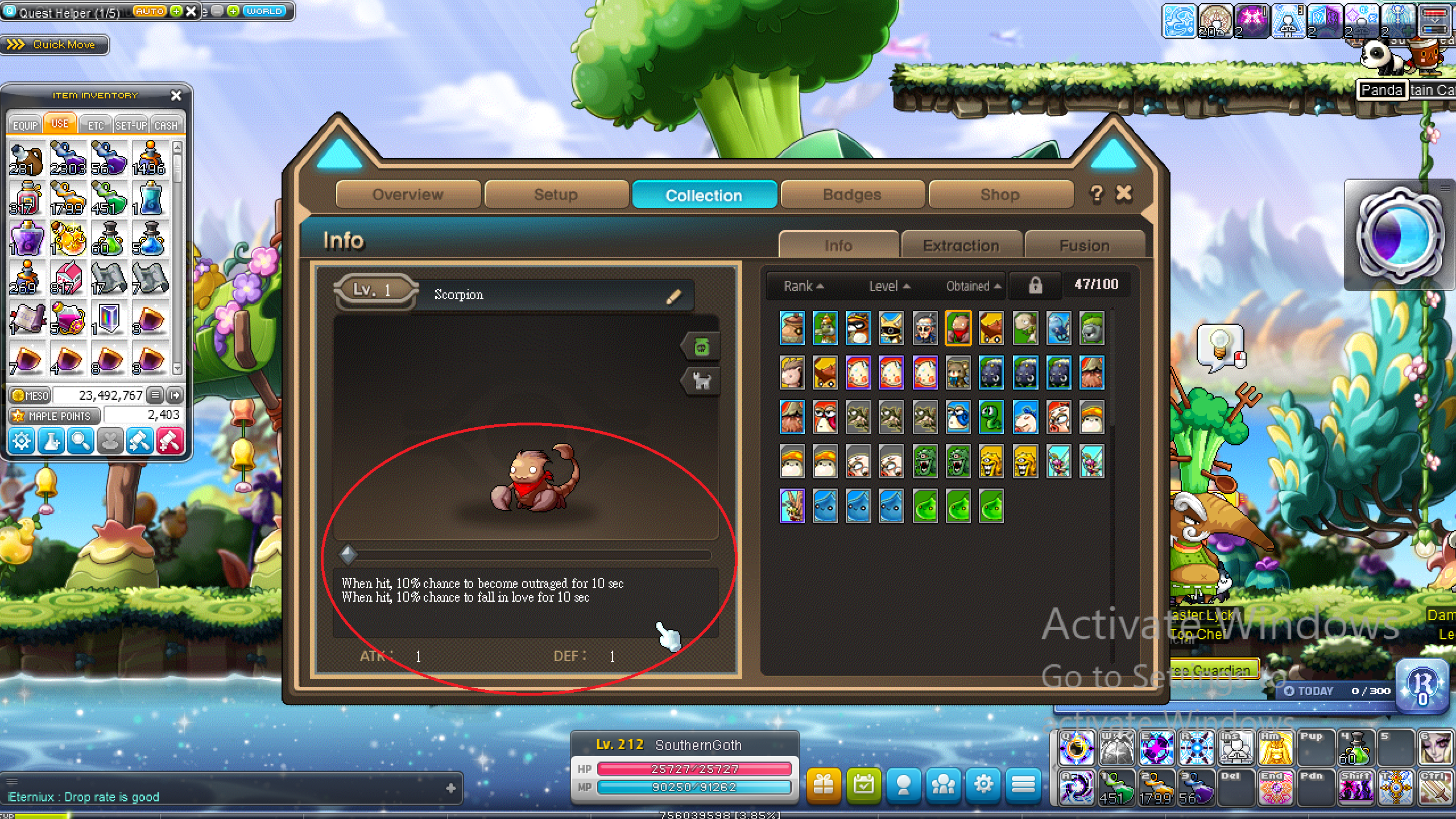1456x819 pixels.
Task: Open the Extraction tab
Action: (x=961, y=245)
